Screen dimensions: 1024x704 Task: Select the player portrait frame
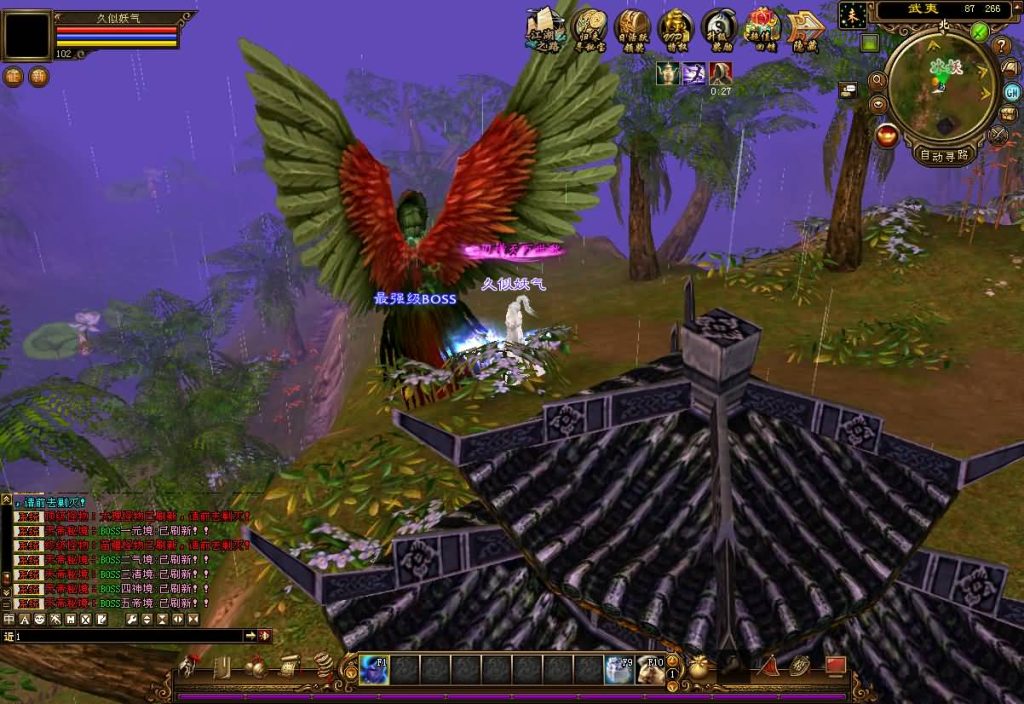pyautogui.click(x=26, y=36)
